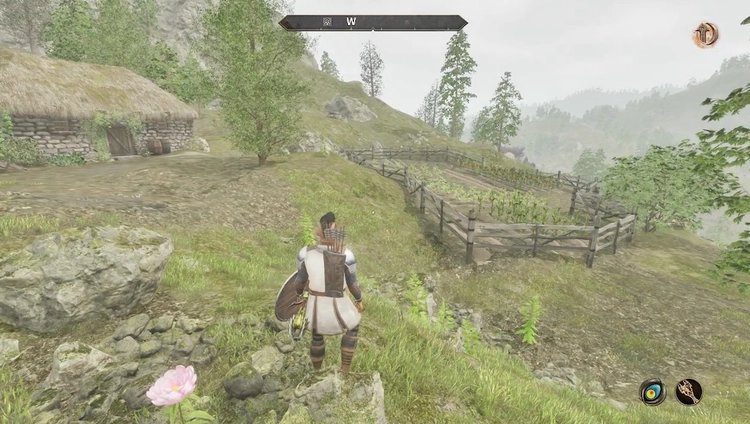The width and height of the screenshot is (750, 424).
Task: Select the round orange emblem icon
Action: tap(706, 35)
